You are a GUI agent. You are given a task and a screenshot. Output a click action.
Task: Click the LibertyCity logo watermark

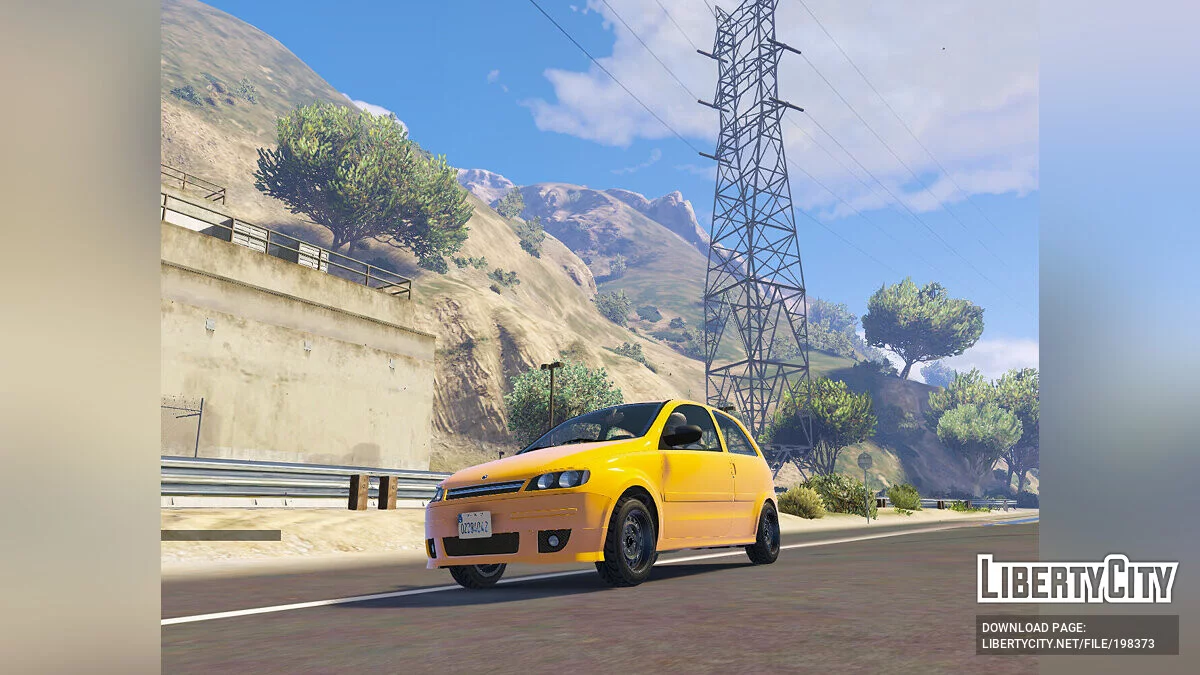[1077, 578]
